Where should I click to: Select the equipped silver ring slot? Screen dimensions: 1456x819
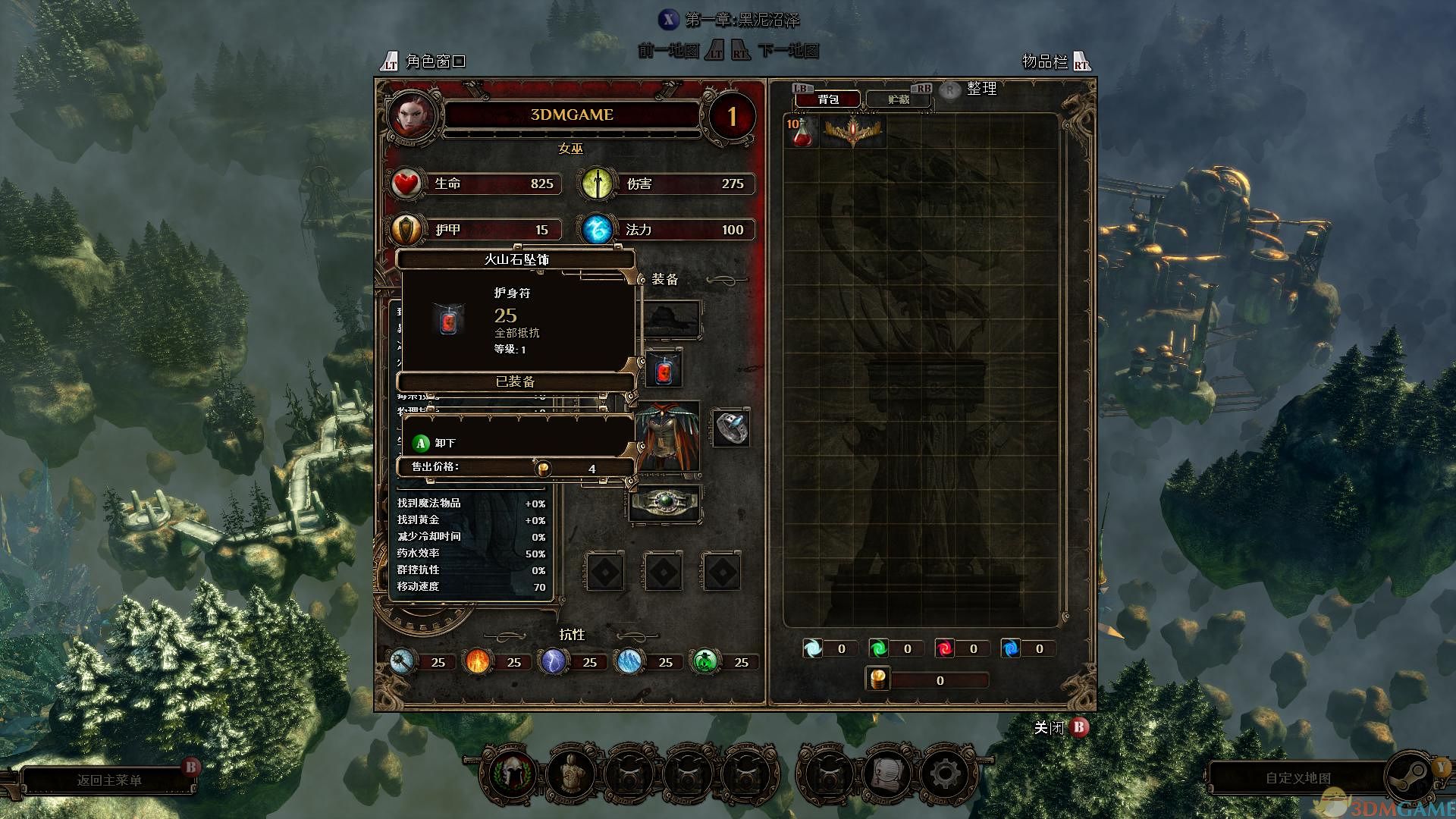coord(730,428)
